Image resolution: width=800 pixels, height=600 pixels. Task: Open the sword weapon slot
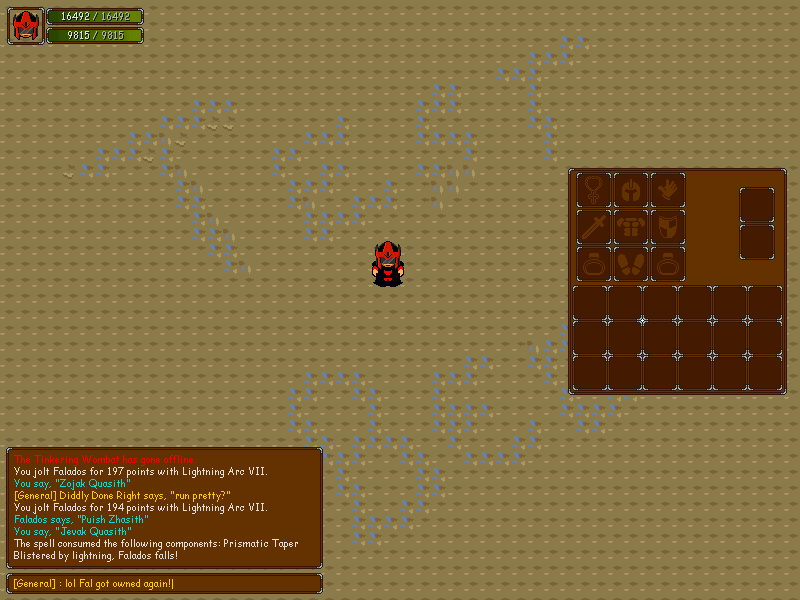click(x=594, y=226)
